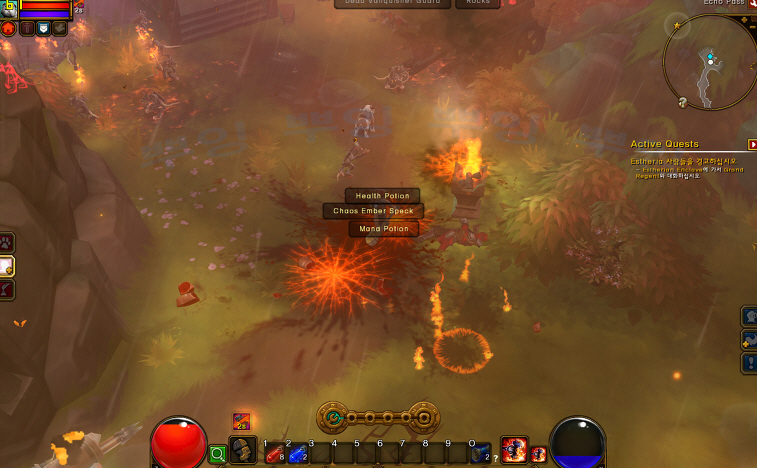Pick up the Mana Potion label
Viewport: 757px width, 468px height.
click(x=384, y=229)
